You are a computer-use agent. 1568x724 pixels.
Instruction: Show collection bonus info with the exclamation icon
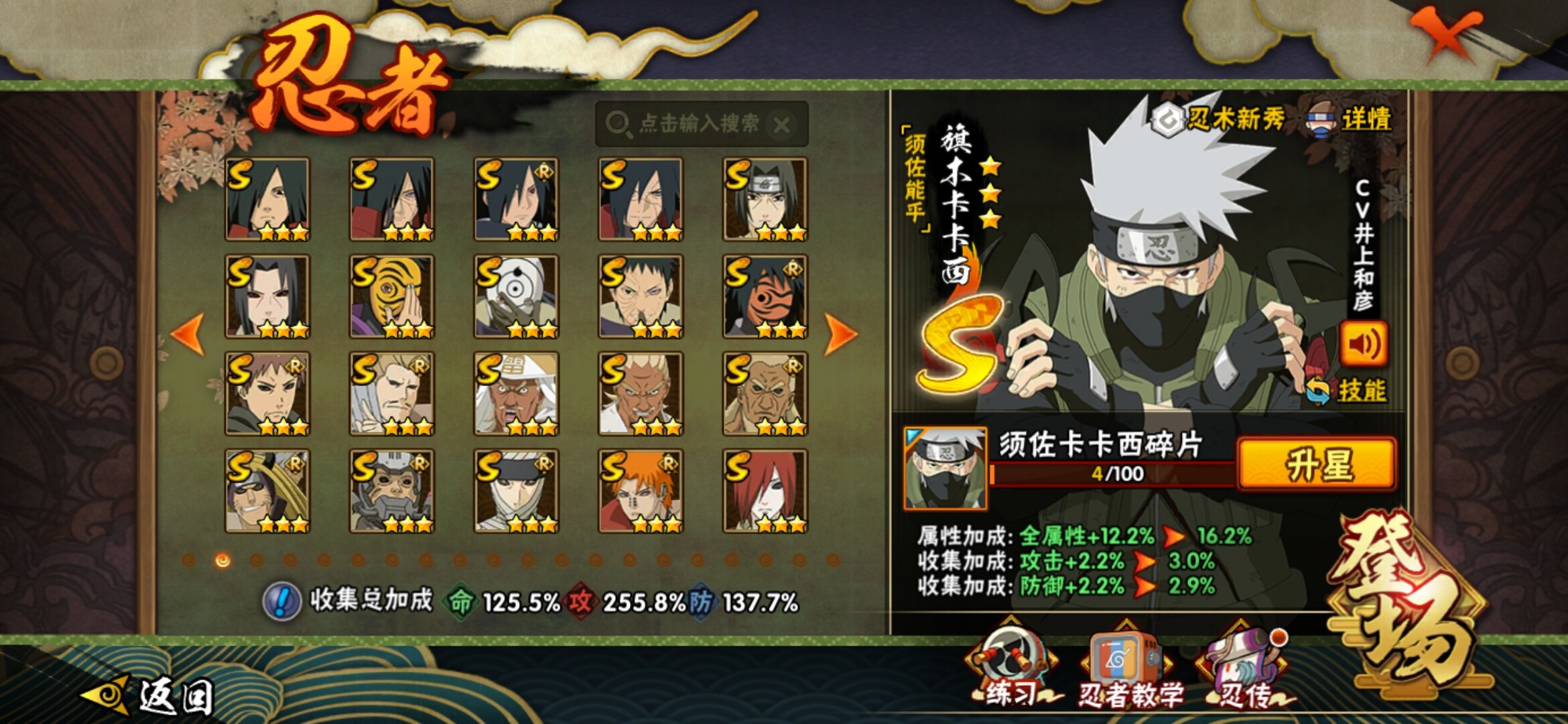click(x=281, y=601)
